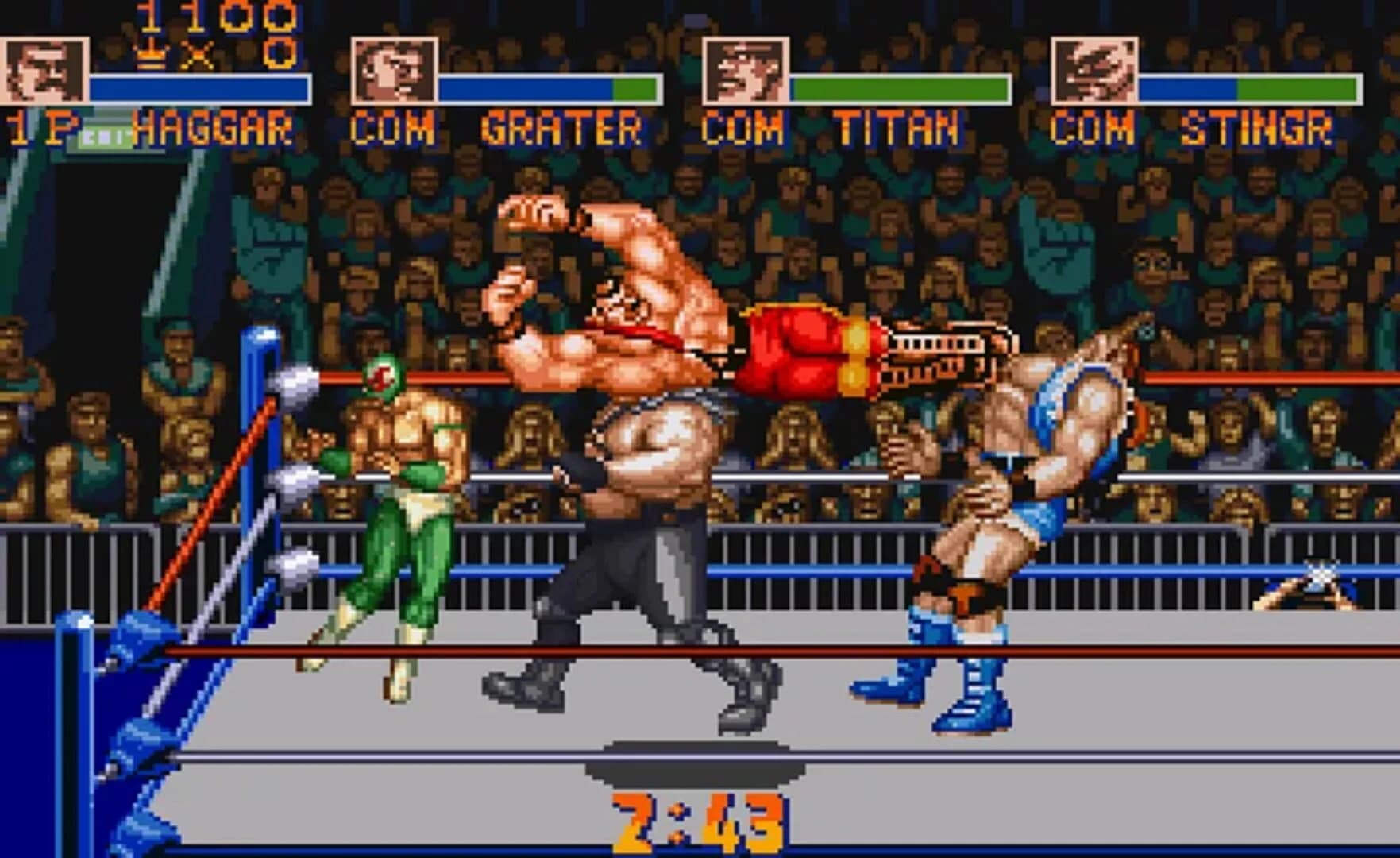Image resolution: width=1400 pixels, height=858 pixels.
Task: Click Haggar's blue health bar
Action: [199, 87]
